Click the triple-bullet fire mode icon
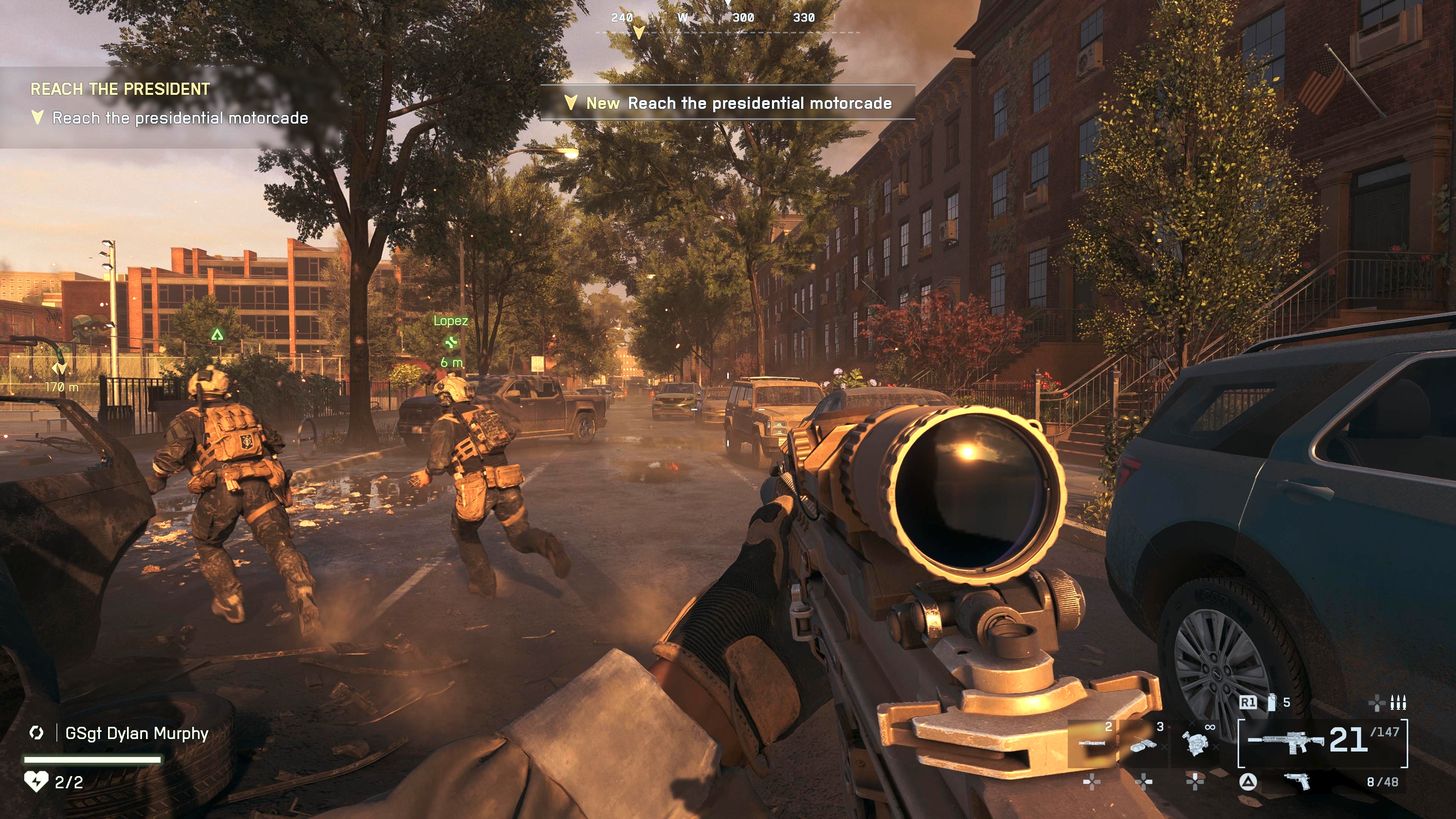This screenshot has width=1456, height=819. [1398, 703]
